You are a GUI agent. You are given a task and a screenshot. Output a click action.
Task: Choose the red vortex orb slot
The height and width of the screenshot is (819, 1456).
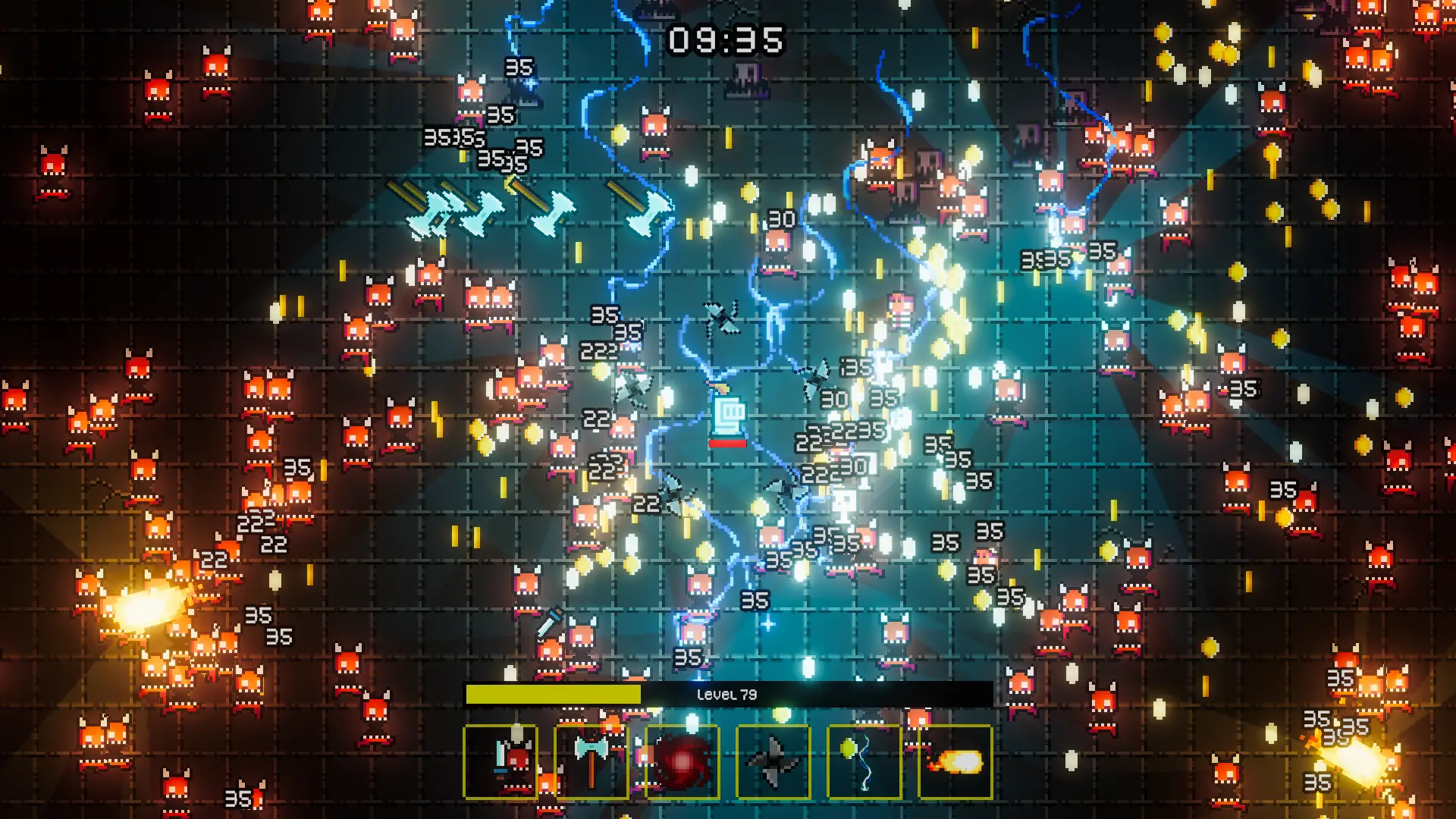pos(682,761)
